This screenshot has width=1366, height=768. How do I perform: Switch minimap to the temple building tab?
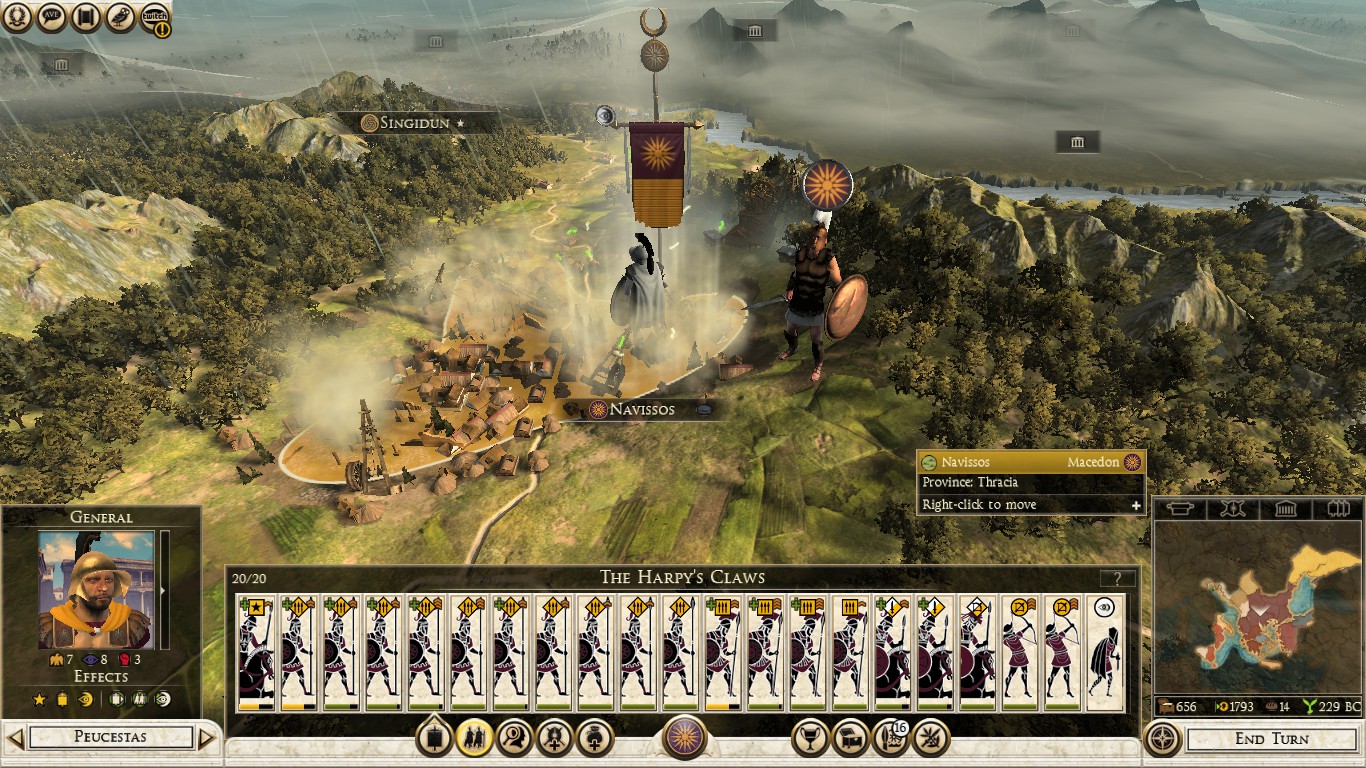[x=1286, y=509]
